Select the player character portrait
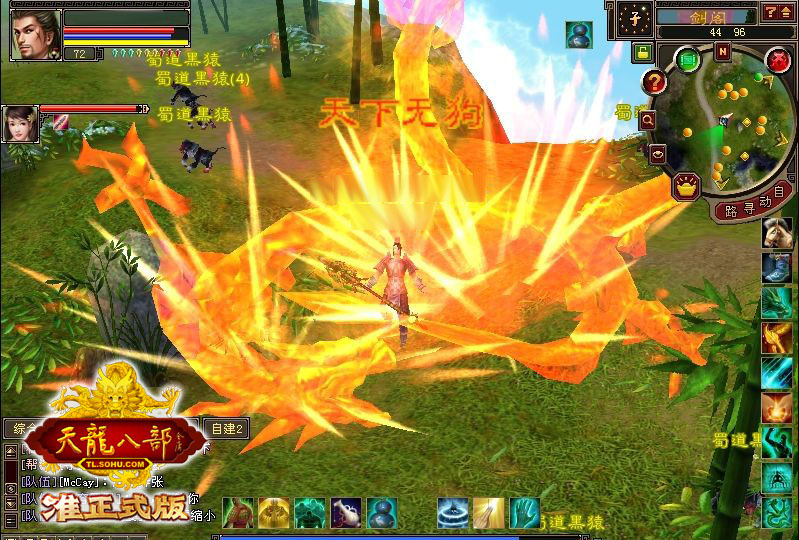 click(x=35, y=33)
